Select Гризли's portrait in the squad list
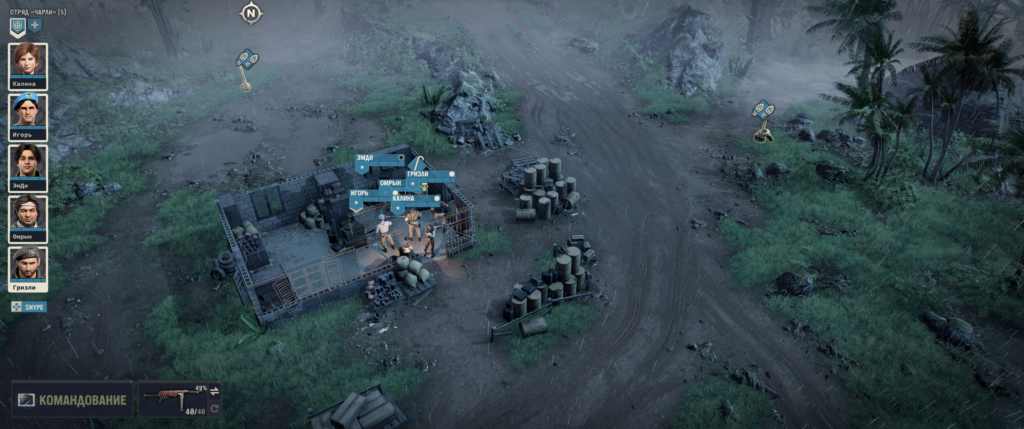Image resolution: width=1024 pixels, height=429 pixels. pyautogui.click(x=27, y=266)
